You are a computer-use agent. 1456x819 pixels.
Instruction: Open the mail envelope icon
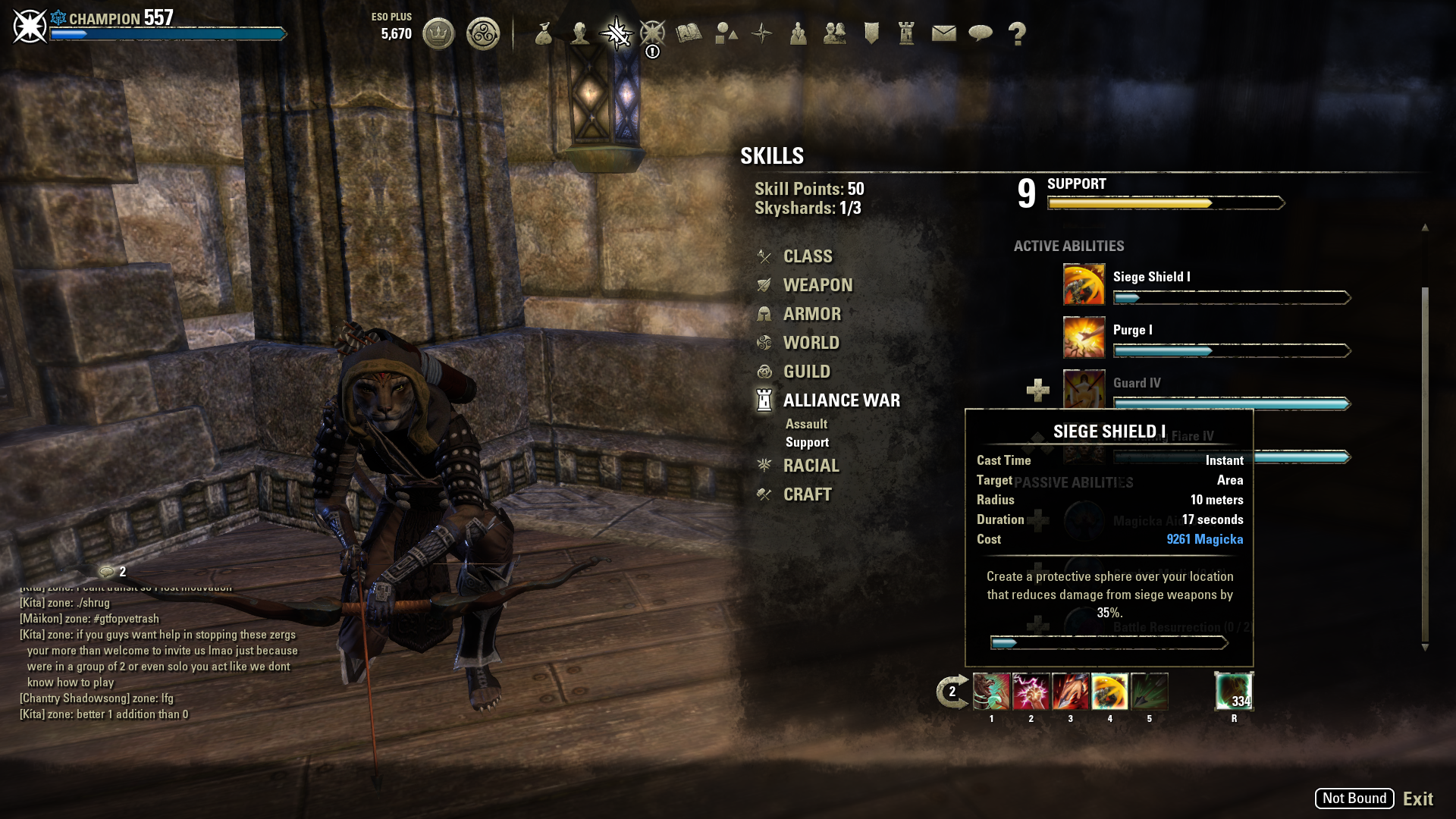943,33
